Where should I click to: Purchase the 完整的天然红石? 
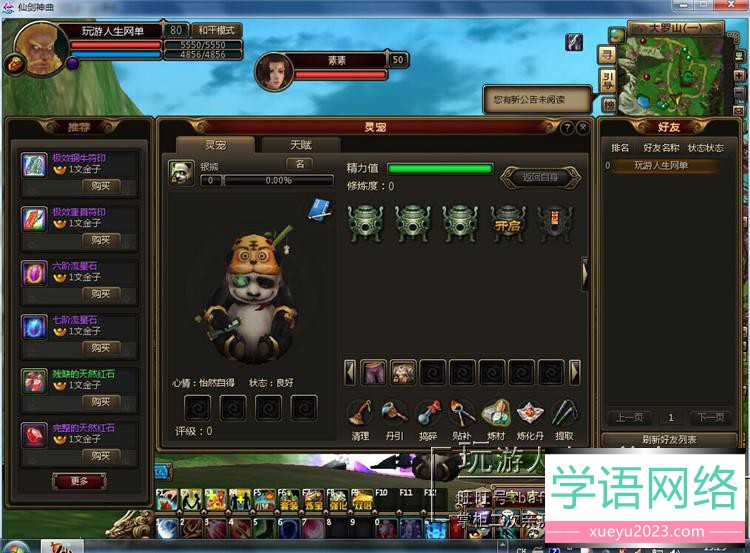[x=100, y=456]
